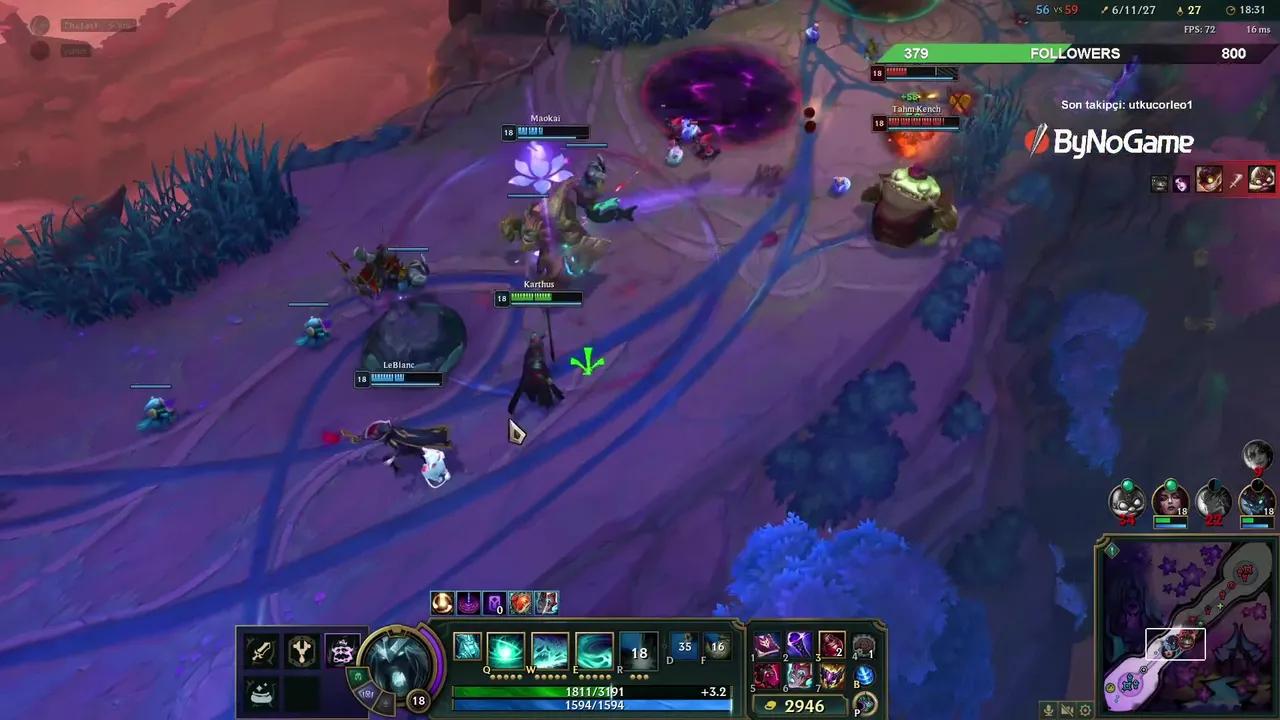
Task: Use the trinket in the 4 slot
Action: coord(864,644)
